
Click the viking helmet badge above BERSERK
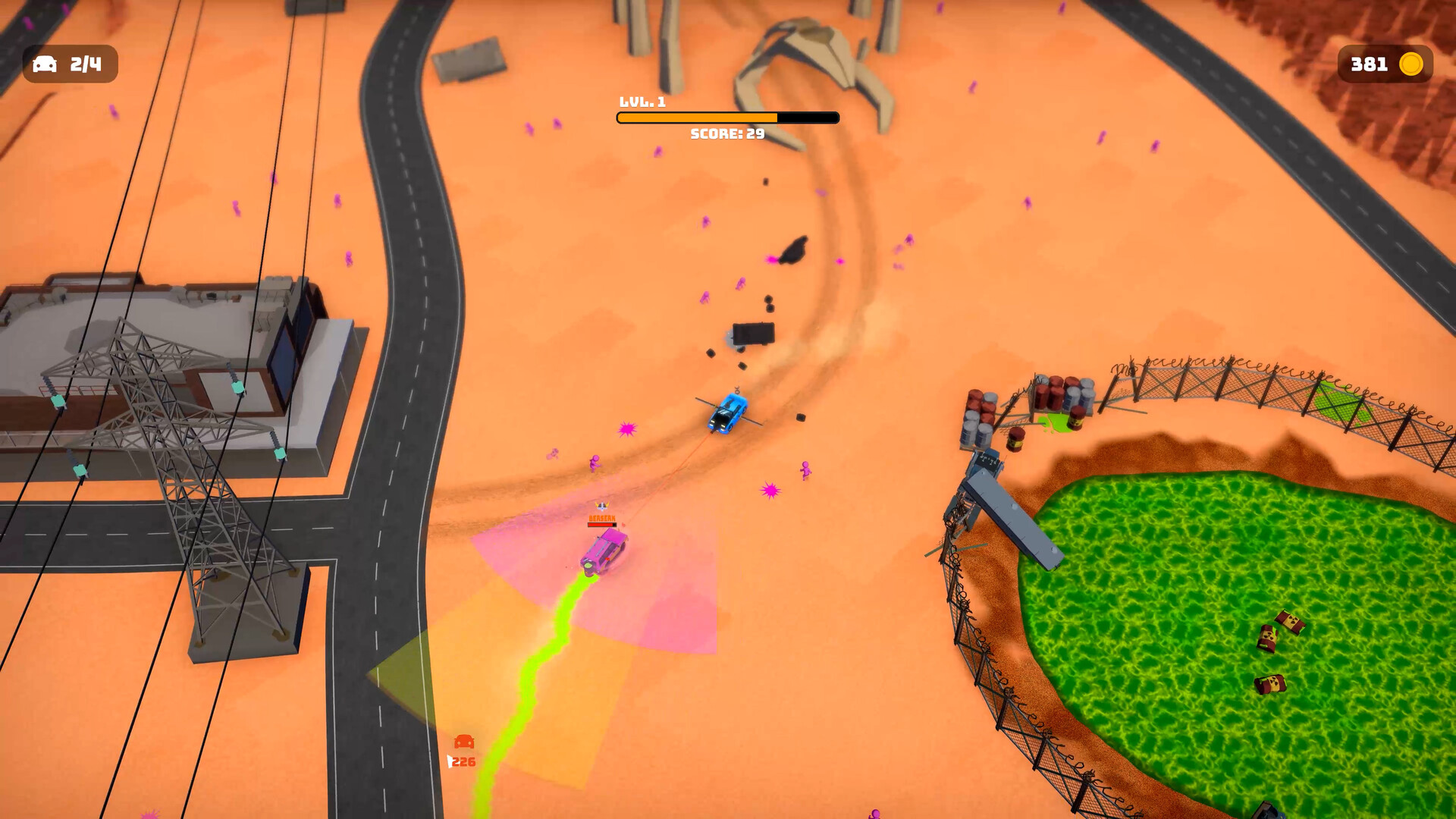602,506
